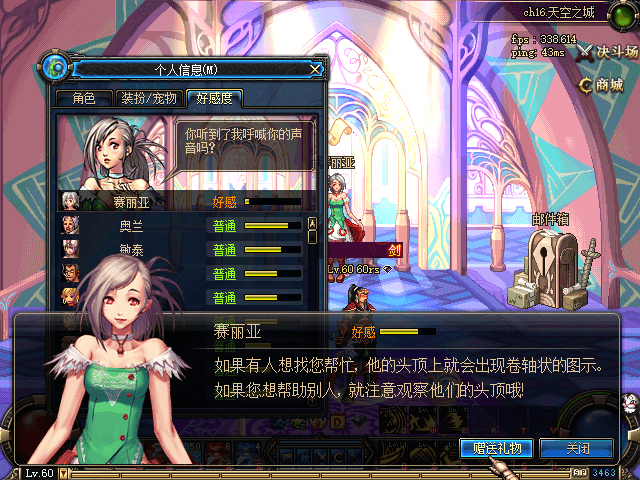Switch to the 角色 tab
The width and height of the screenshot is (640, 480).
pos(84,98)
